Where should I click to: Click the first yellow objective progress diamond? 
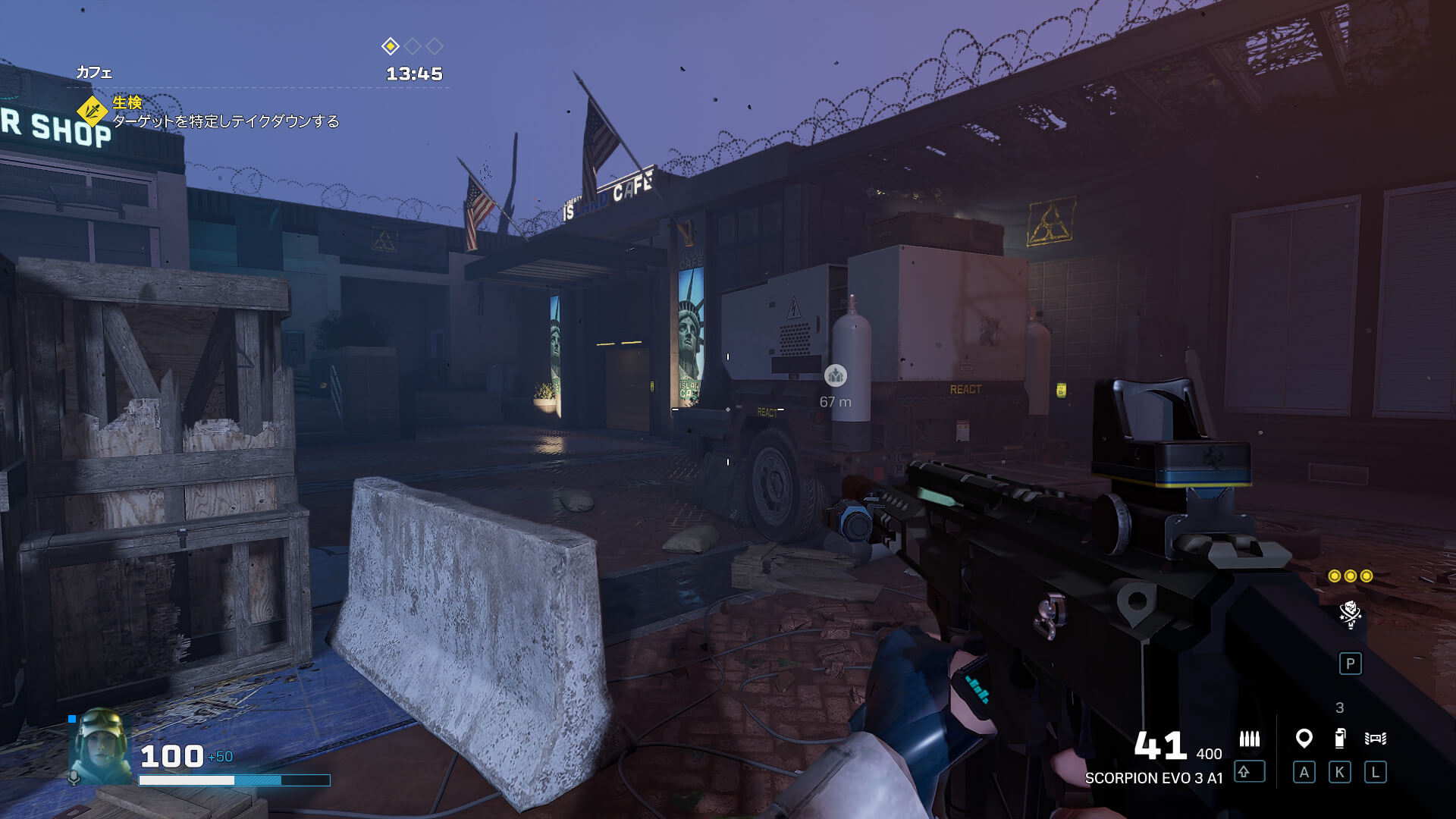click(x=390, y=46)
